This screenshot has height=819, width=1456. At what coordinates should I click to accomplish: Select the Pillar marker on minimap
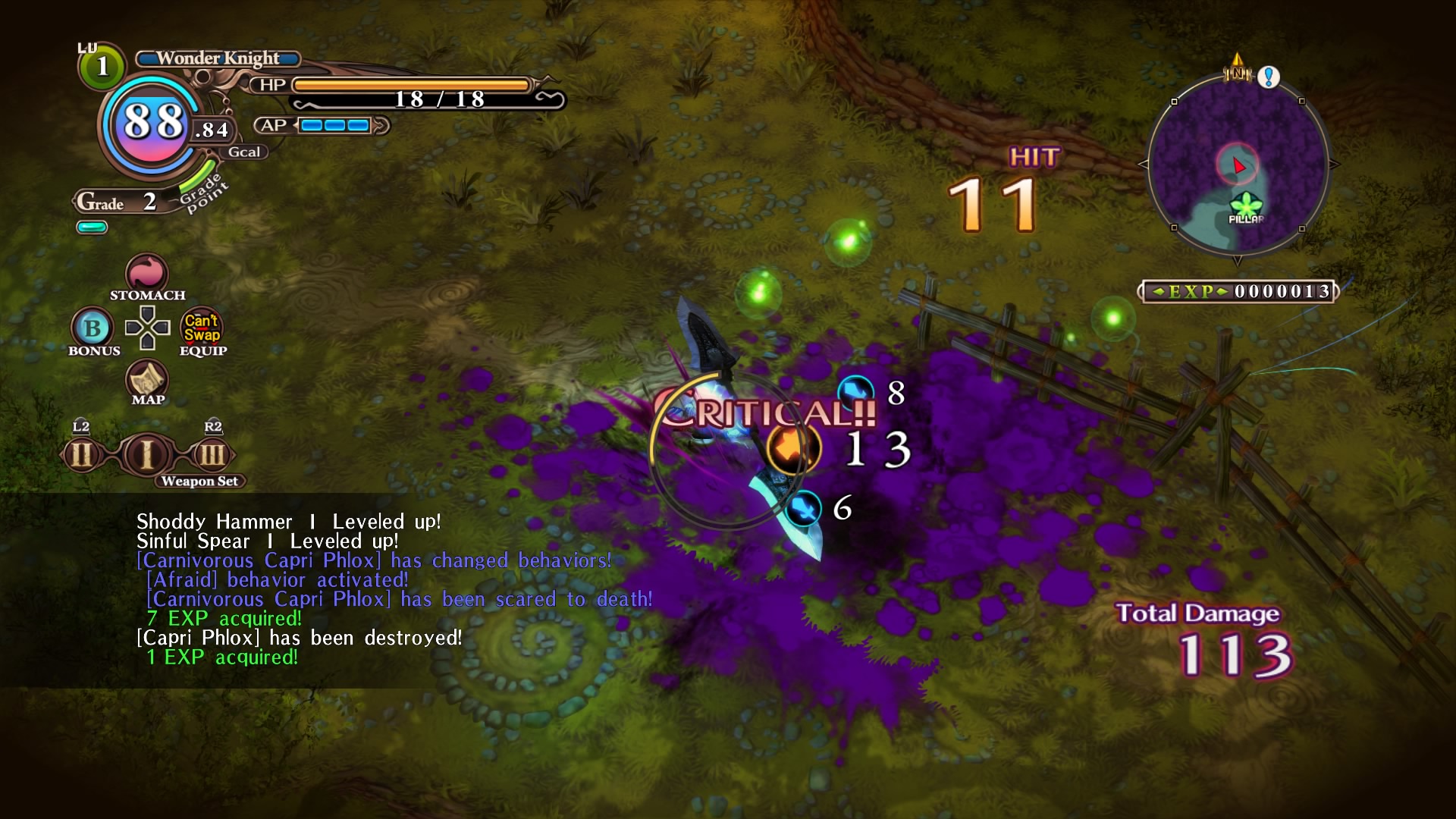point(1245,205)
